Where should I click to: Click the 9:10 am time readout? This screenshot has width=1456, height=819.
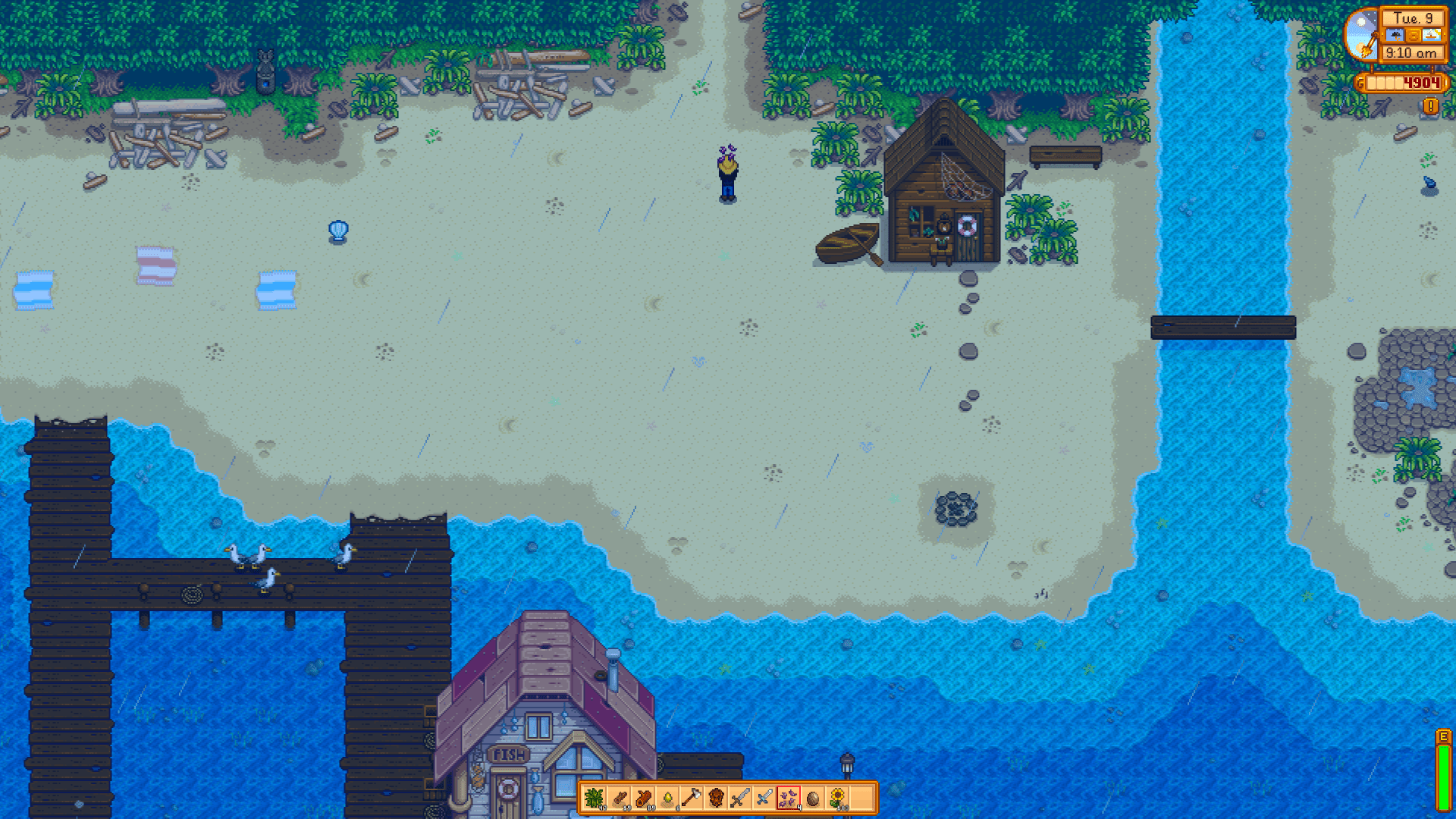tap(1410, 52)
